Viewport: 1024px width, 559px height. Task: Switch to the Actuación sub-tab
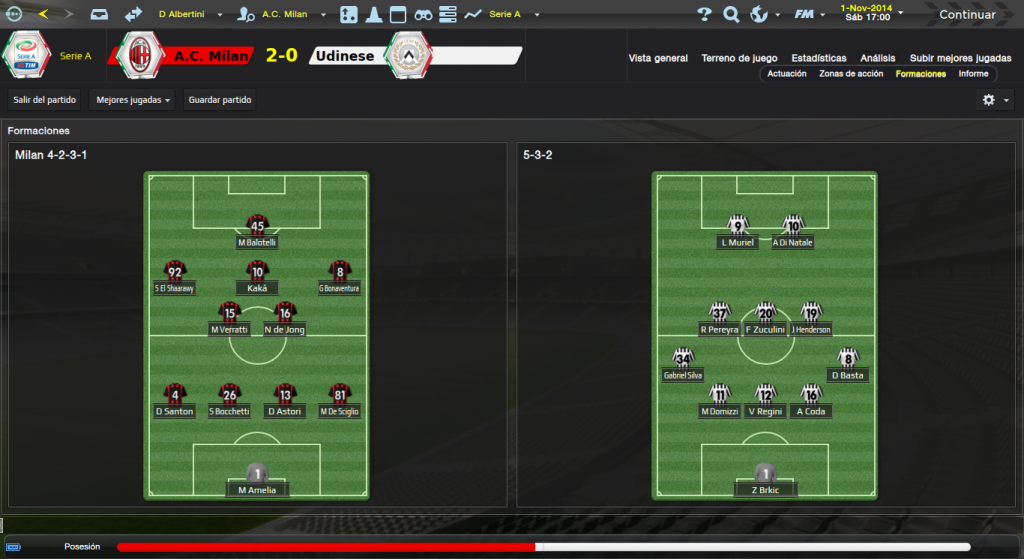(787, 74)
